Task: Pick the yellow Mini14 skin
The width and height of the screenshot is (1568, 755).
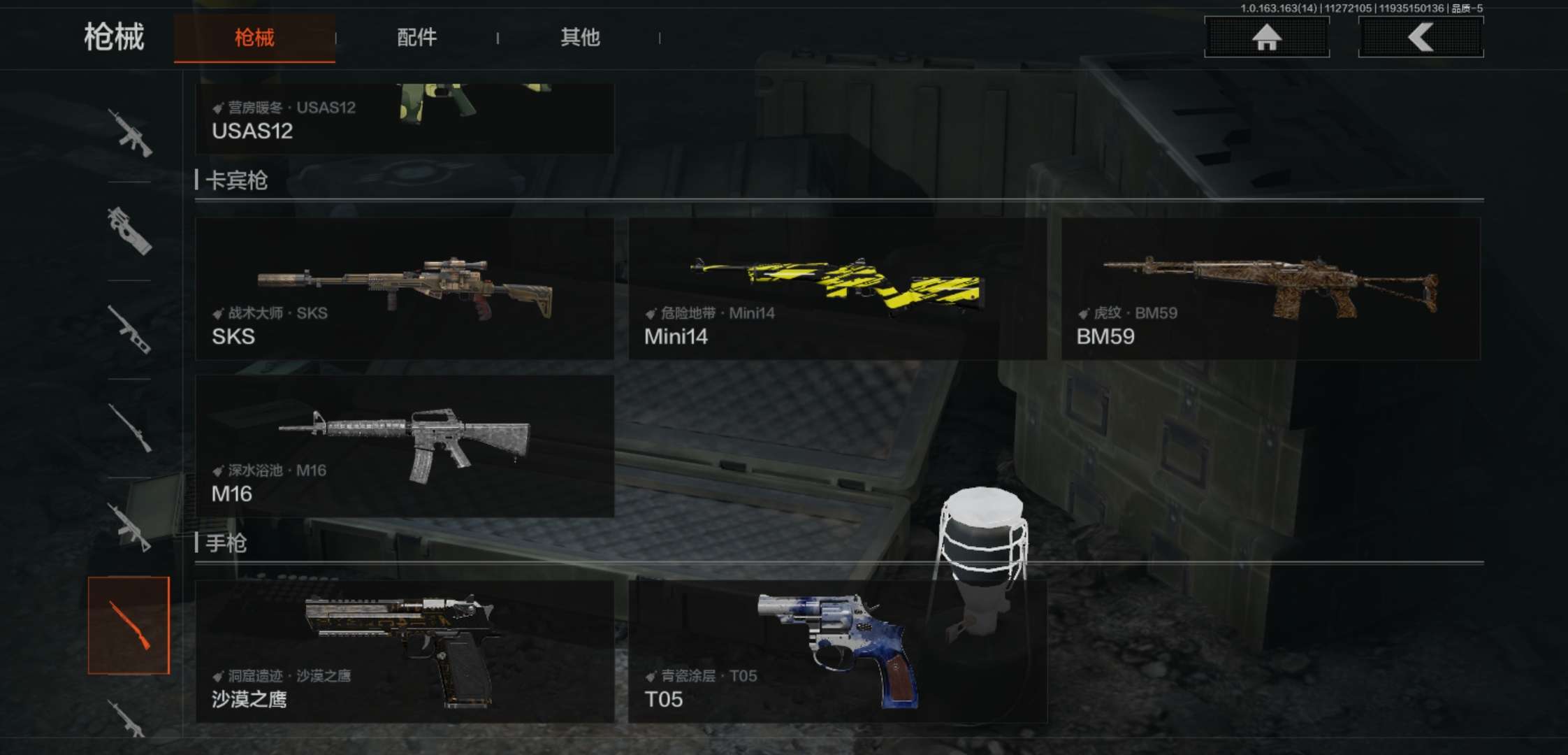Action: pyautogui.click(x=837, y=289)
